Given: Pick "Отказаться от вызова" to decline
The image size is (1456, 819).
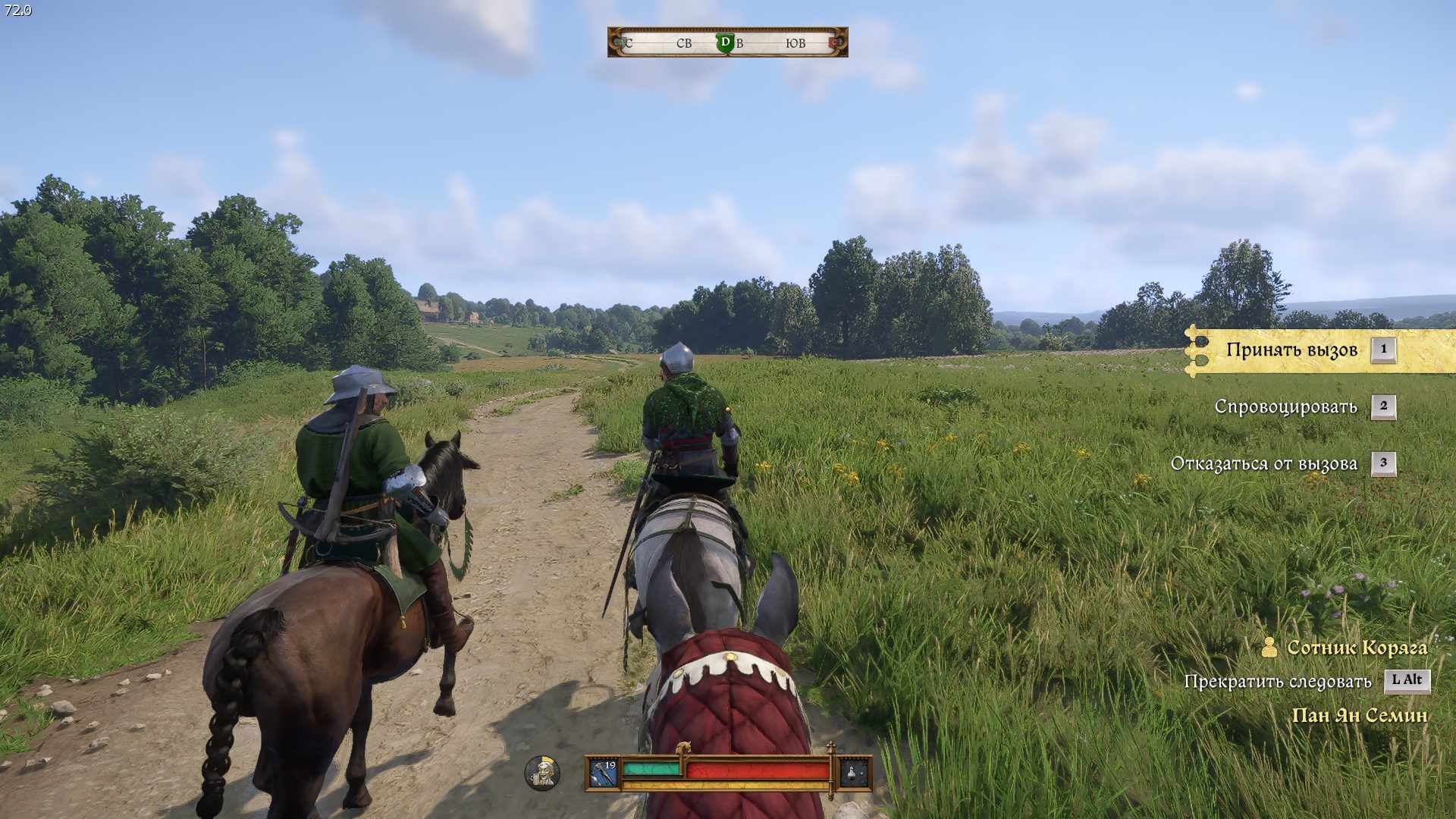Looking at the screenshot, I should (1263, 463).
